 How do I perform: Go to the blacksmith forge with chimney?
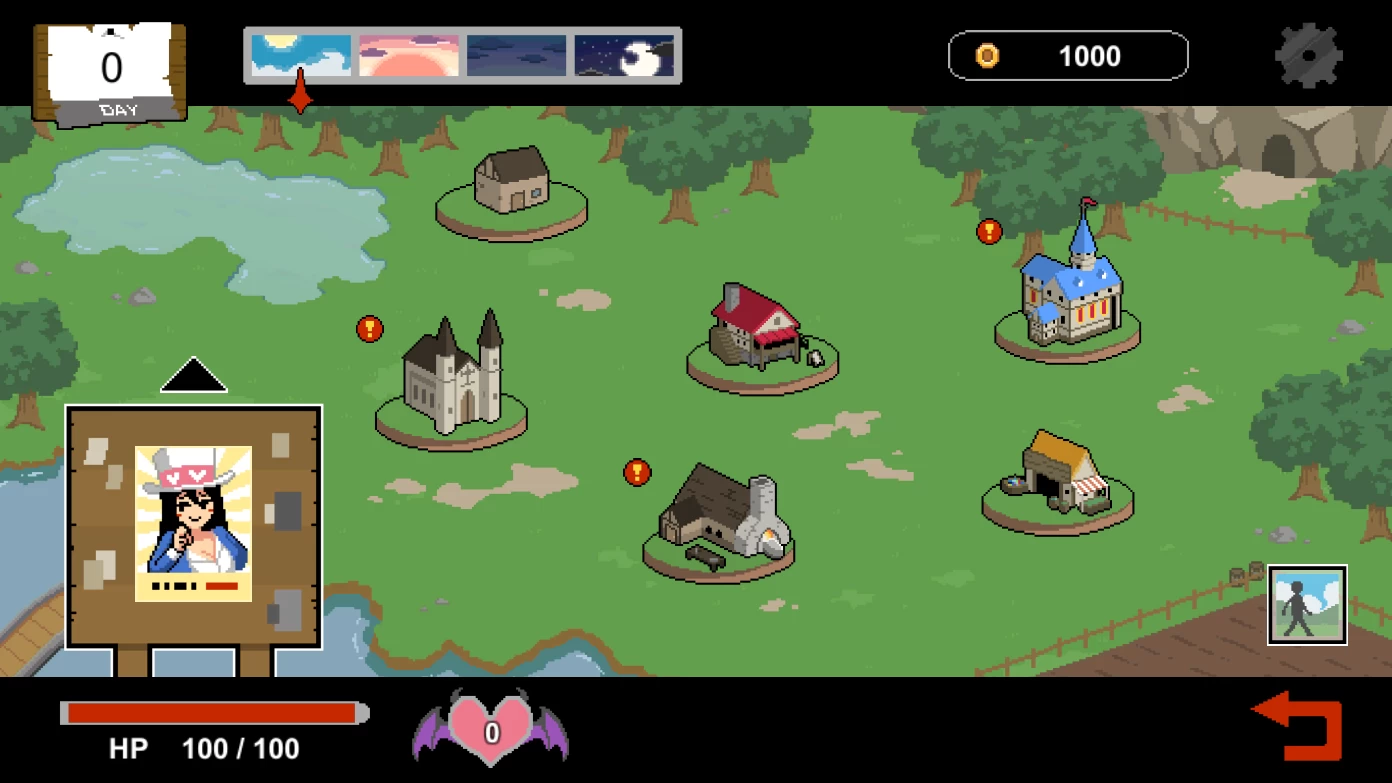722,517
